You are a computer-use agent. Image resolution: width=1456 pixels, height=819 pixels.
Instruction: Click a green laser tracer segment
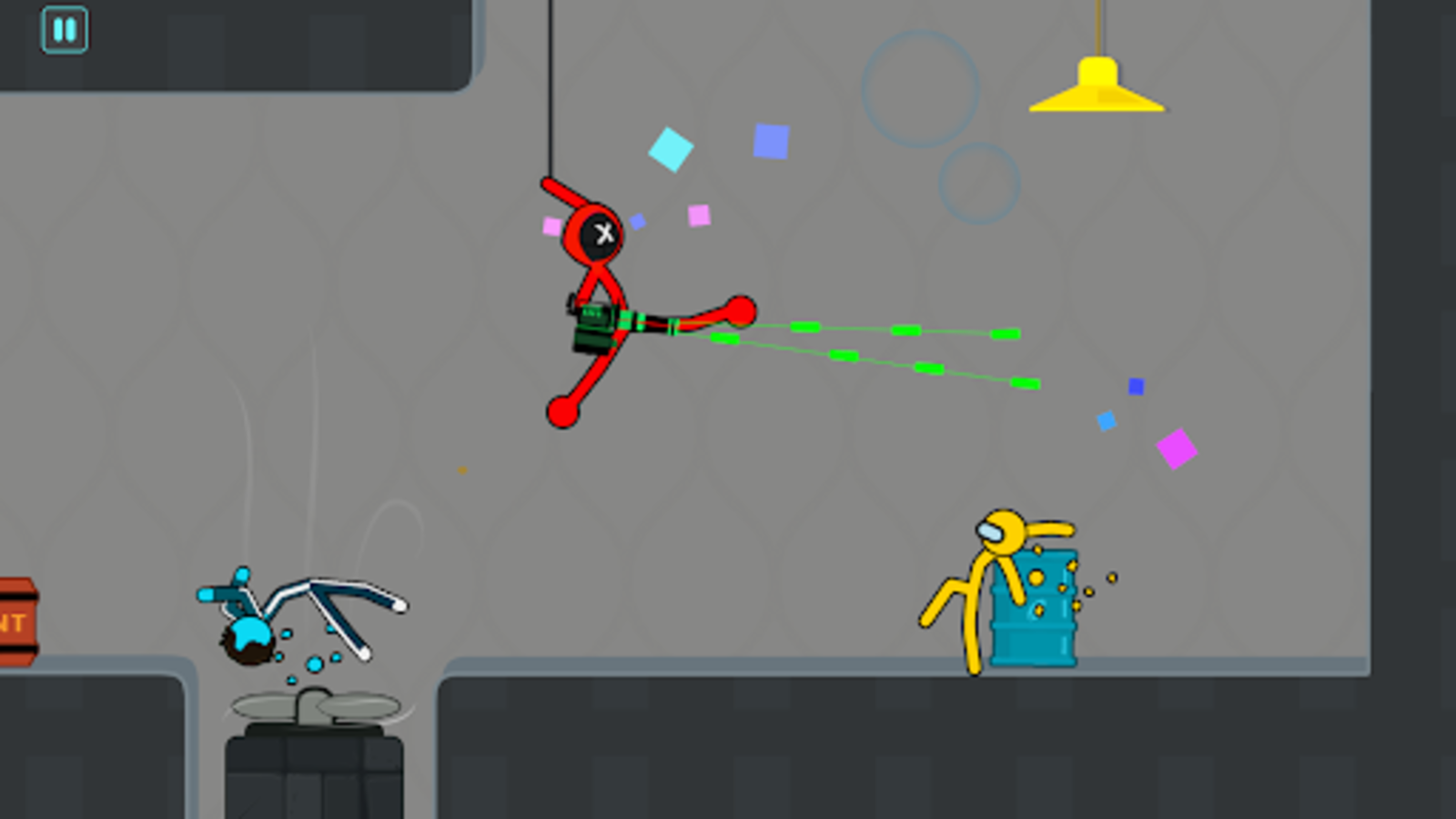tap(805, 328)
